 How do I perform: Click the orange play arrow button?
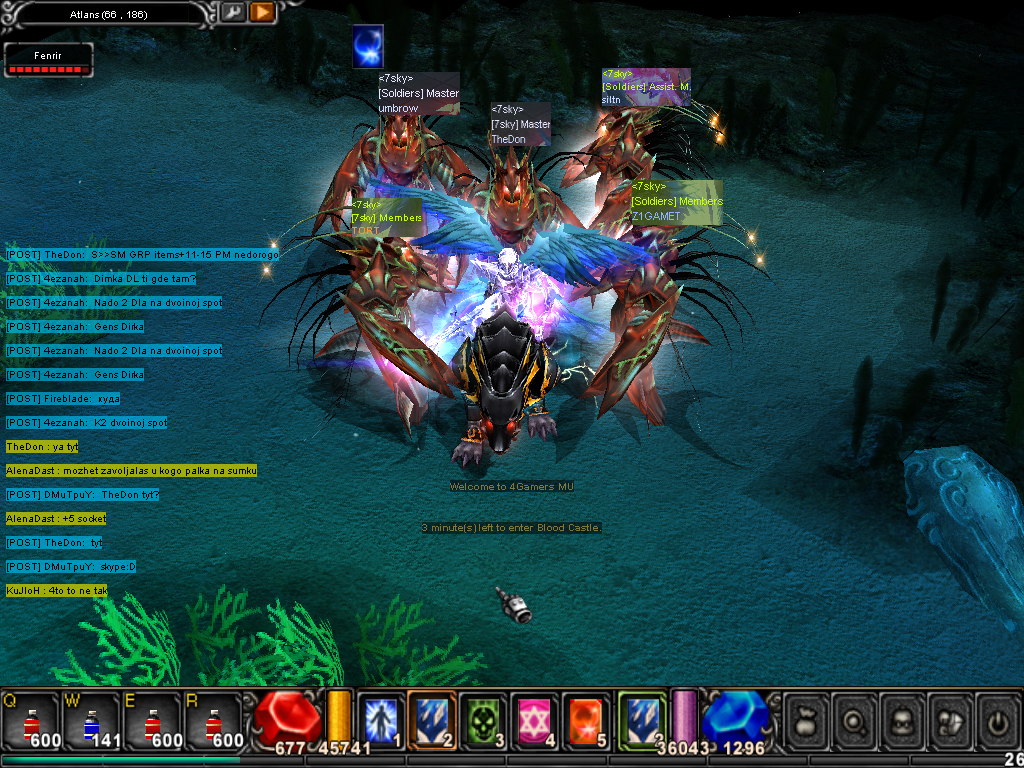[x=262, y=12]
